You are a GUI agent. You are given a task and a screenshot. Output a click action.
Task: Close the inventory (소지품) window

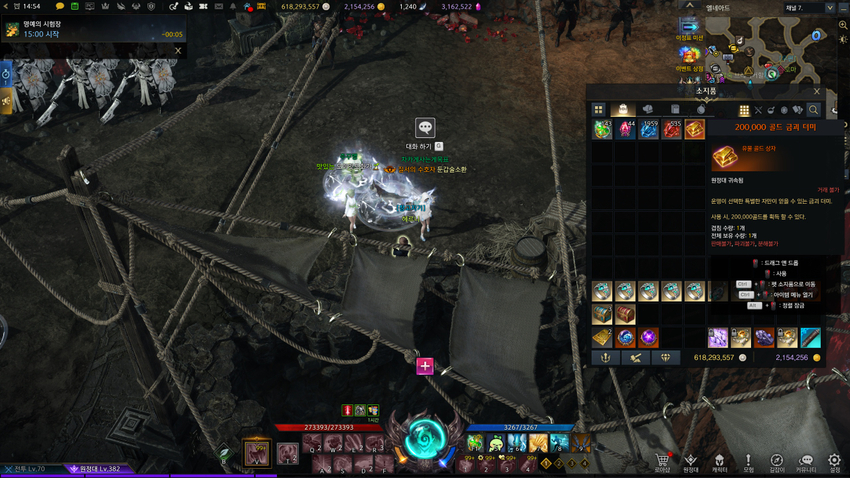coord(817,91)
